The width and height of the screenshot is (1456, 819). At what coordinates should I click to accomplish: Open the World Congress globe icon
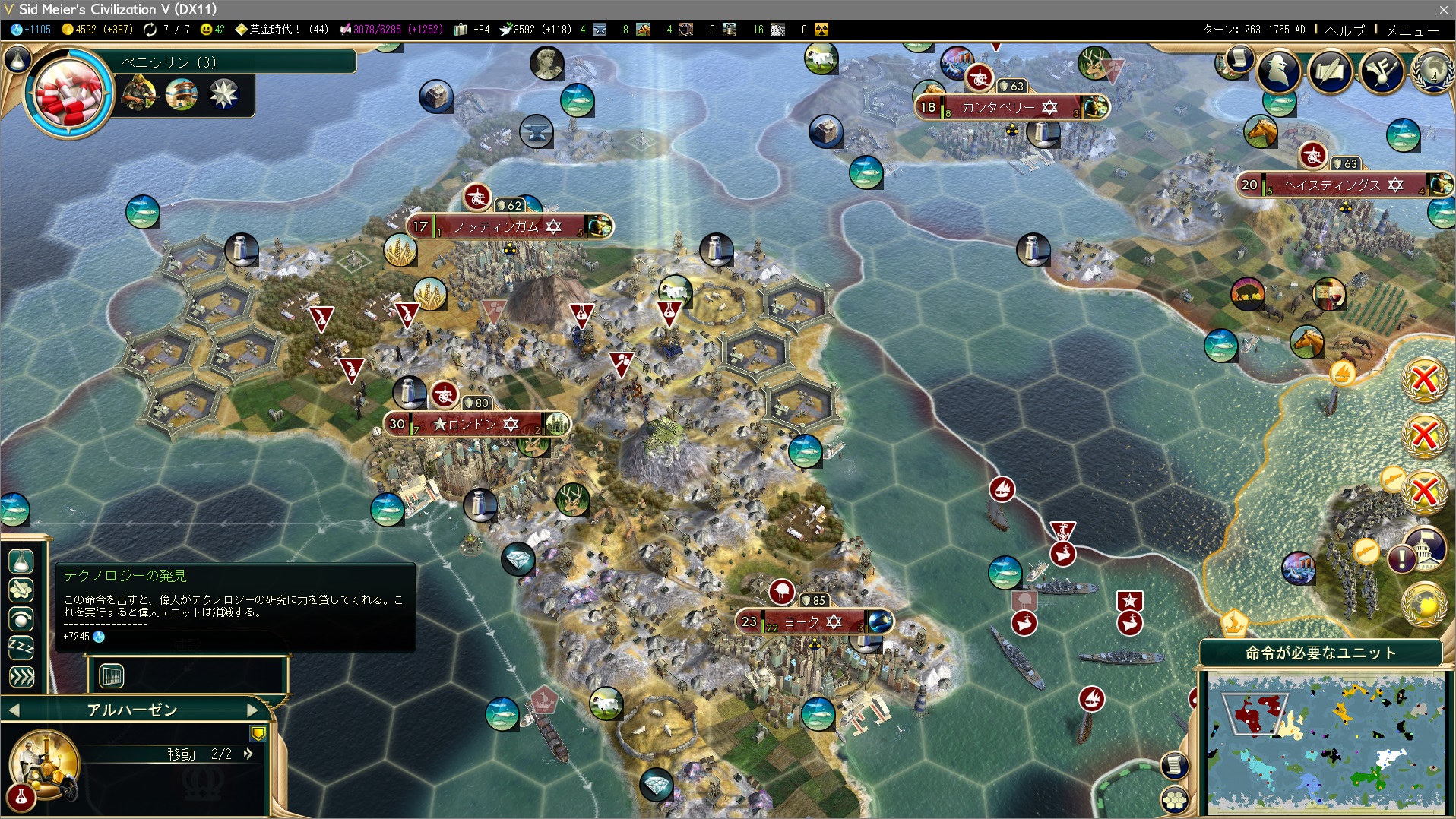(1432, 71)
